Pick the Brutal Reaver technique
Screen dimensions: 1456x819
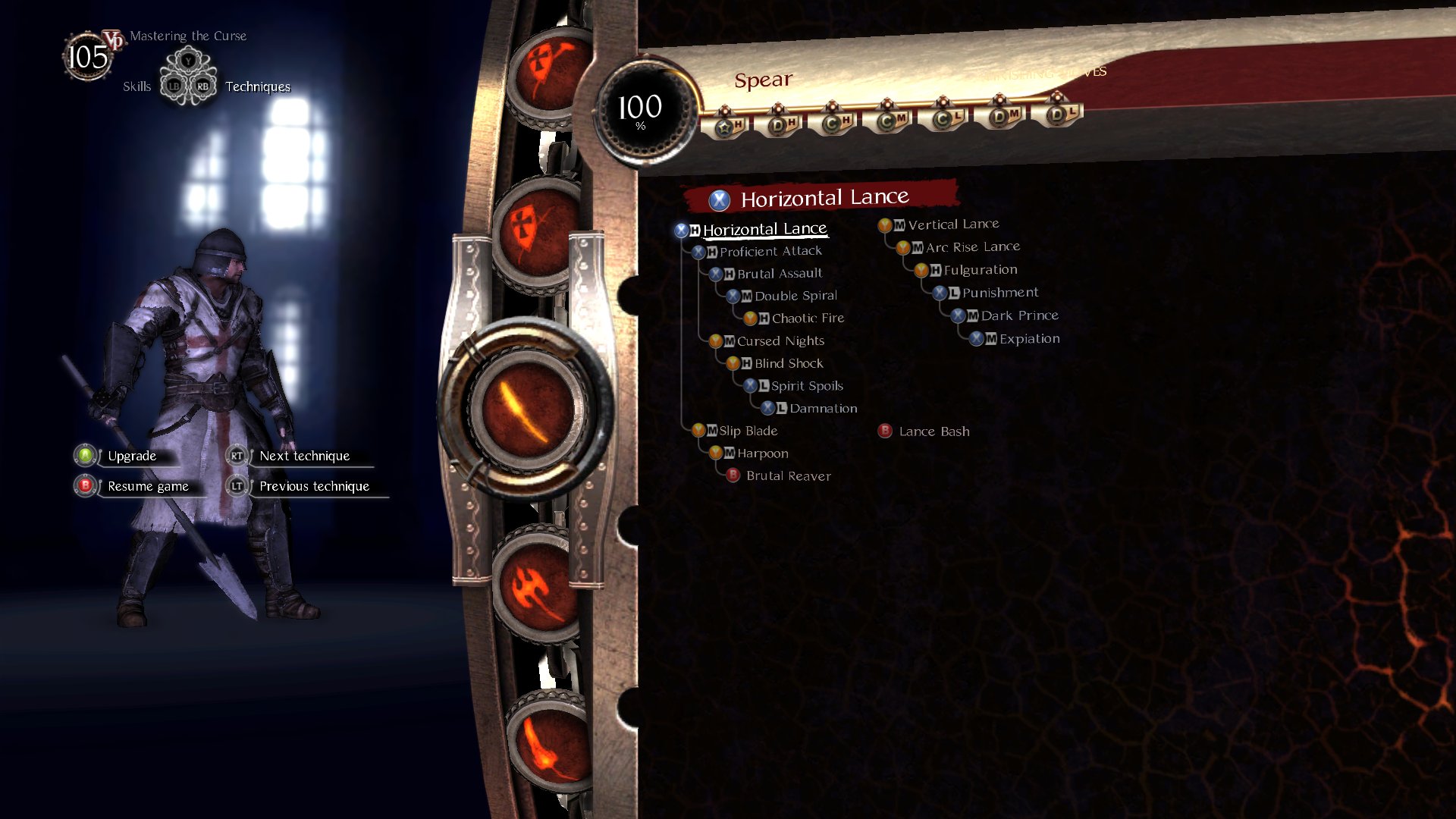click(x=788, y=476)
